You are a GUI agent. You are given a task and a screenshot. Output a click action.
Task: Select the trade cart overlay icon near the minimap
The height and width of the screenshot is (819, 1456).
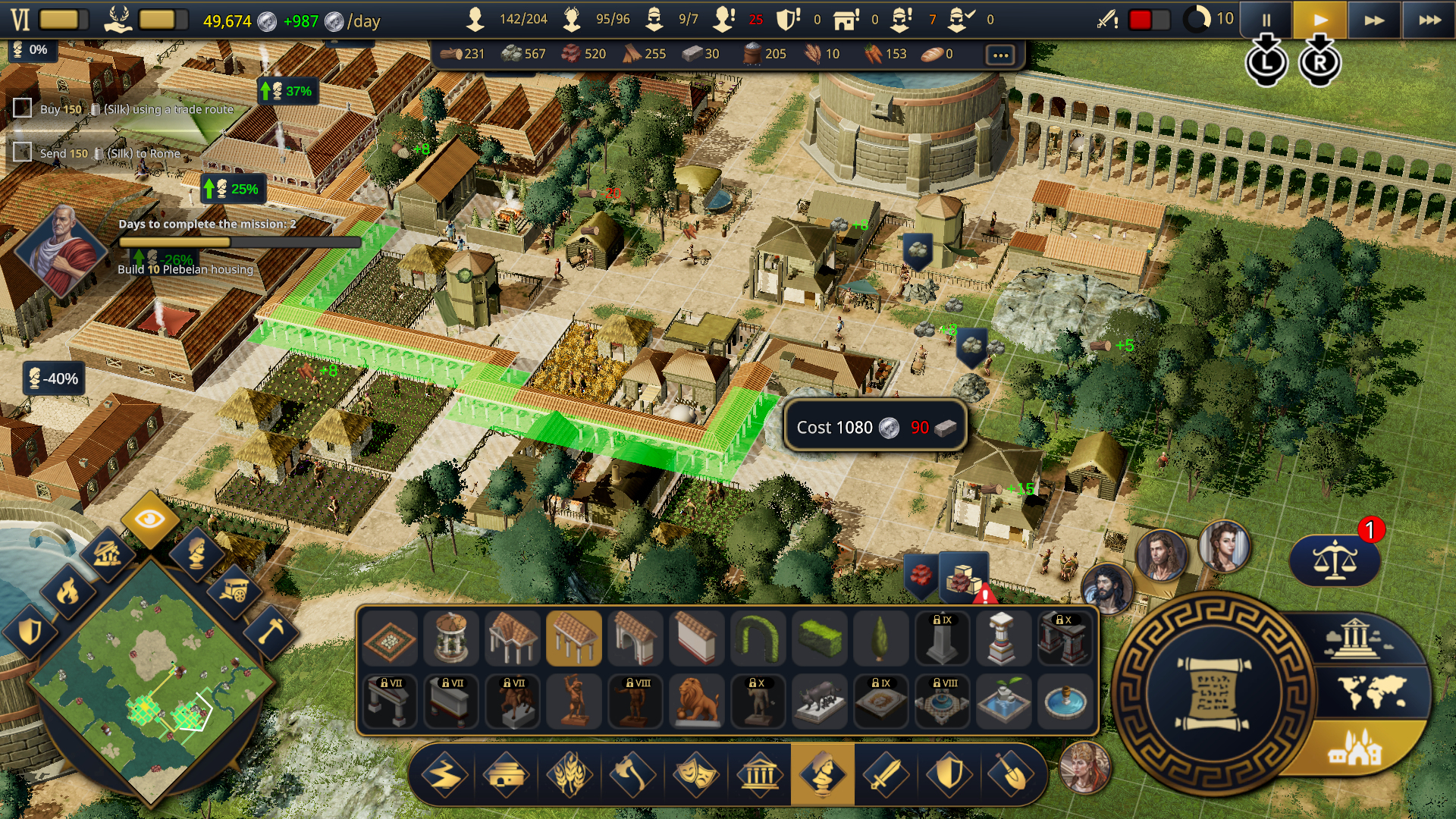pyautogui.click(x=237, y=591)
